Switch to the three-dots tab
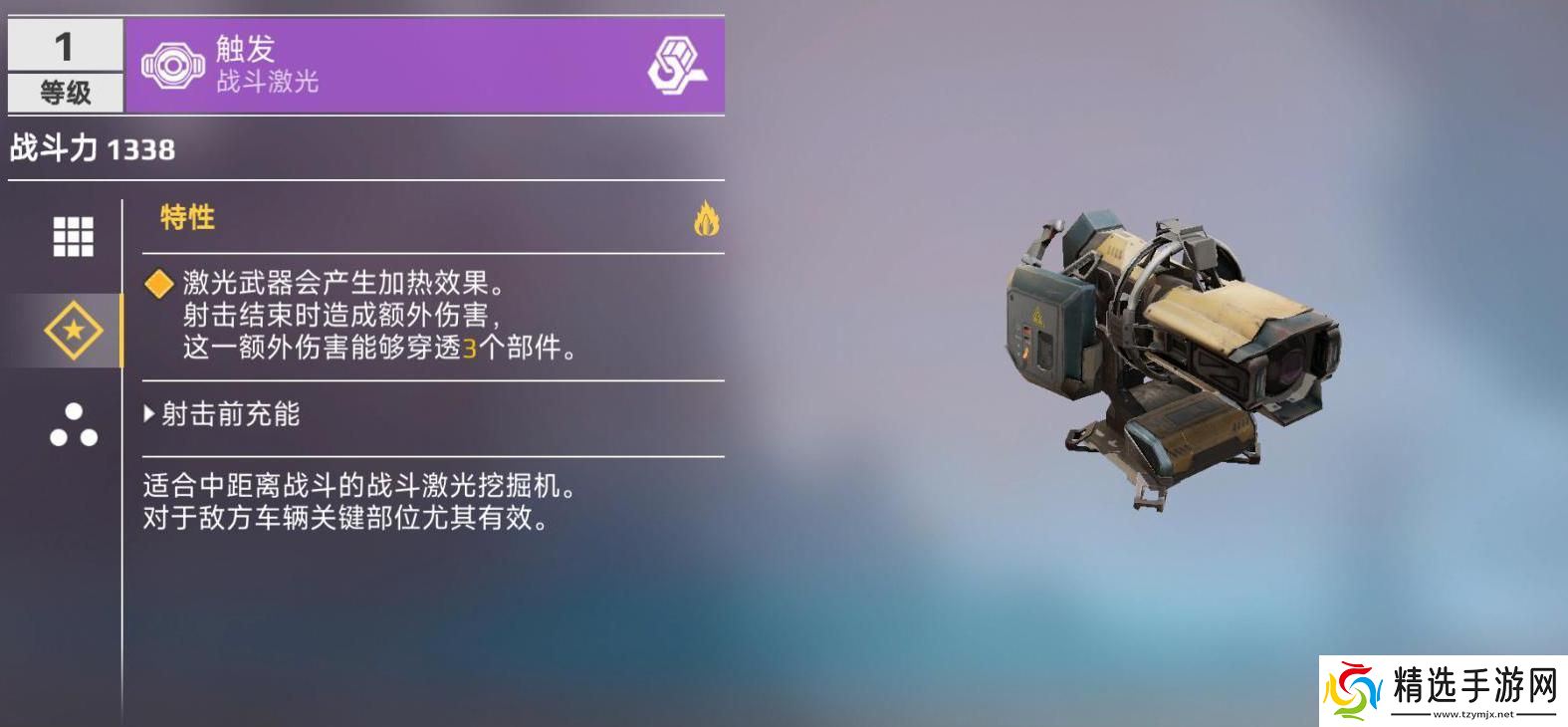This screenshot has width=1568, height=727. 73,425
